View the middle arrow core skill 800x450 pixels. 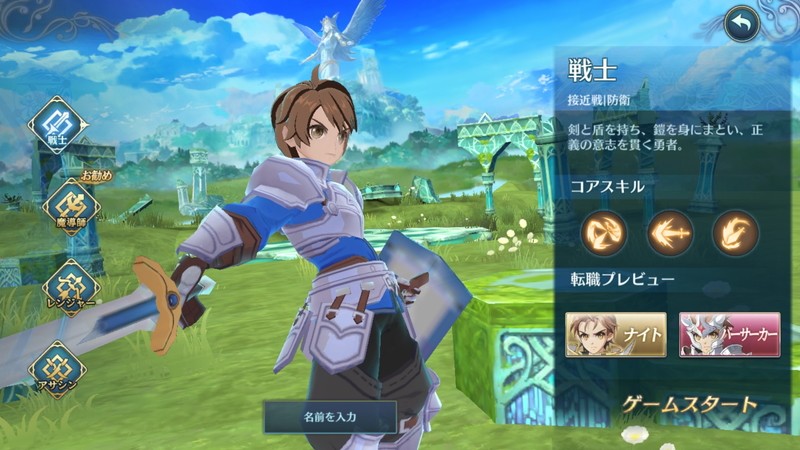pos(667,233)
